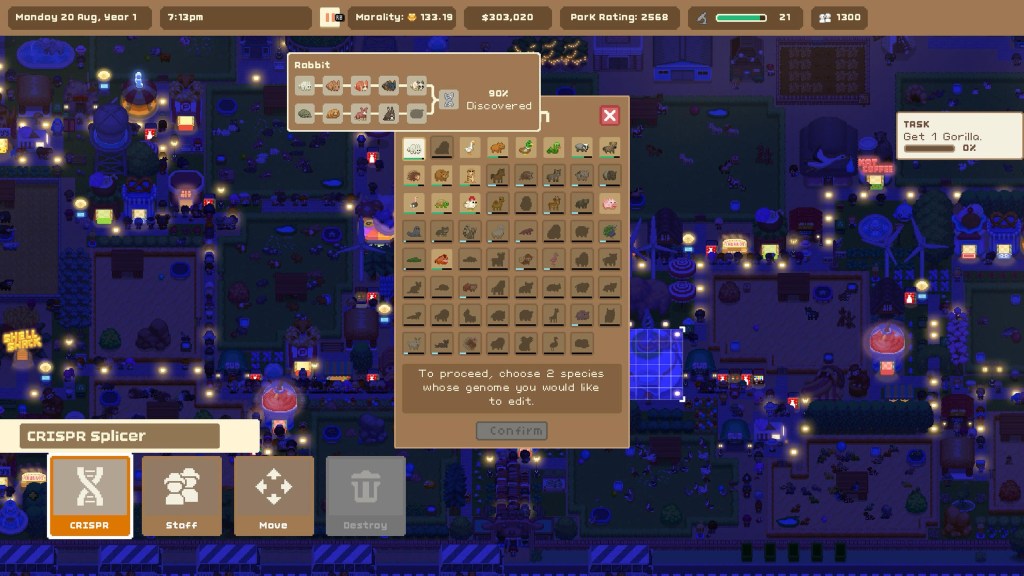Pick the red frog species tile
Viewport: 1024px width, 576px height.
[442, 259]
